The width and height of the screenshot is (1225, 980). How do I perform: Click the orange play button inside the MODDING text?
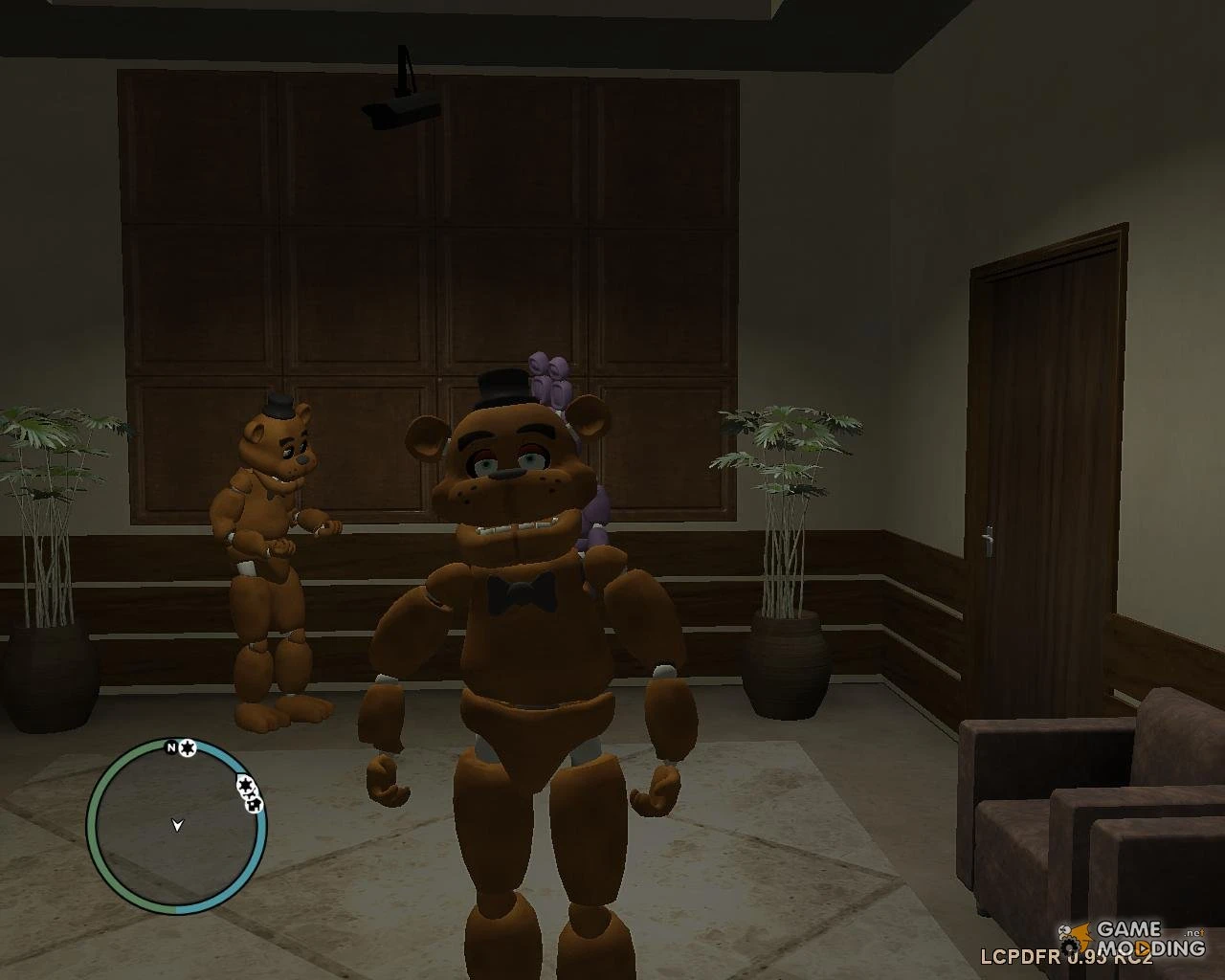(1143, 948)
